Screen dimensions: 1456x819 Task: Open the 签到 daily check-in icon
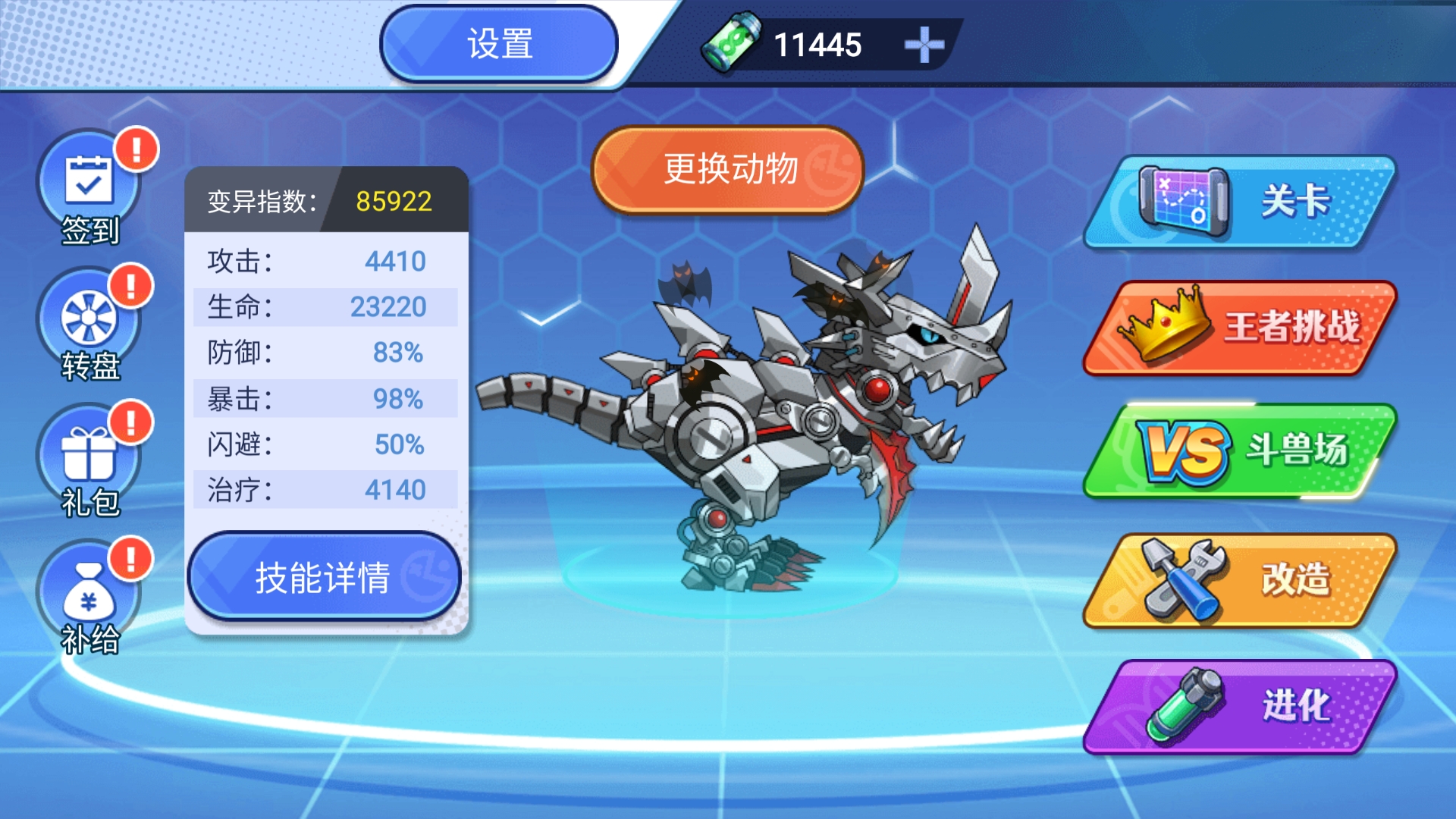89,186
